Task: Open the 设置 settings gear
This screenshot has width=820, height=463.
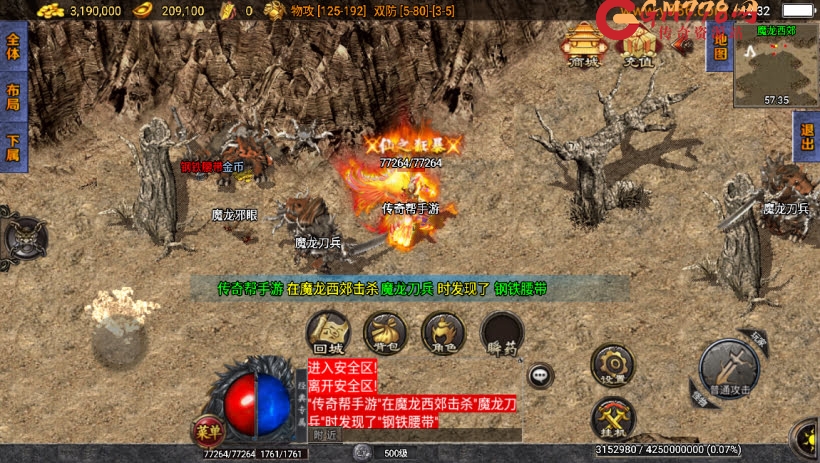Action: point(613,365)
